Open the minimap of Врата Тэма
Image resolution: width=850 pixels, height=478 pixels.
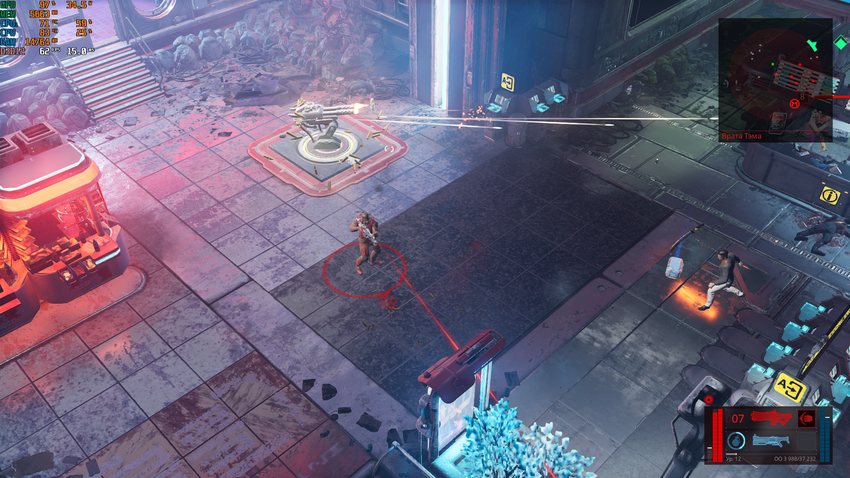point(774,75)
